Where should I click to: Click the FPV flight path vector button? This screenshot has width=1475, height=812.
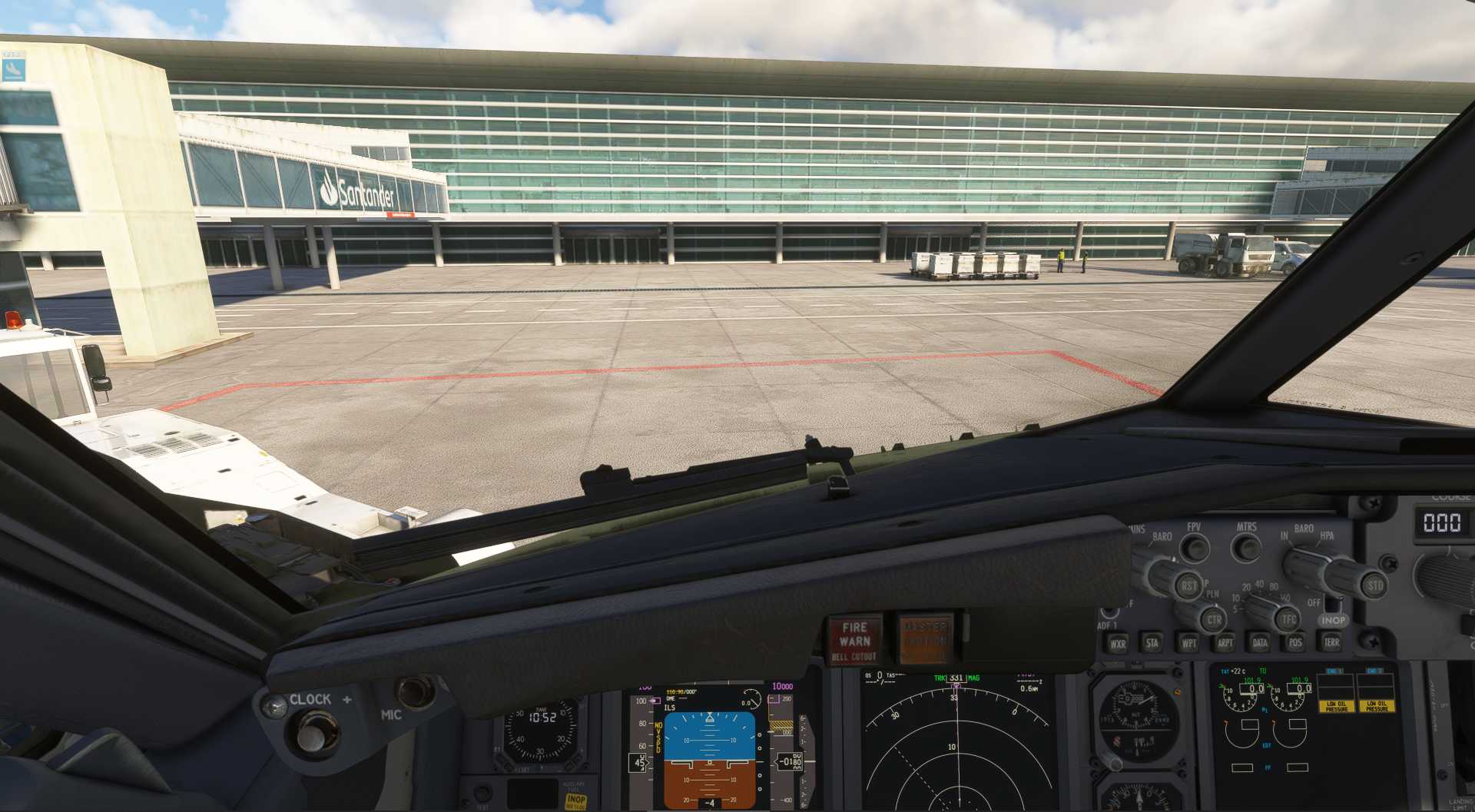[x=1195, y=549]
